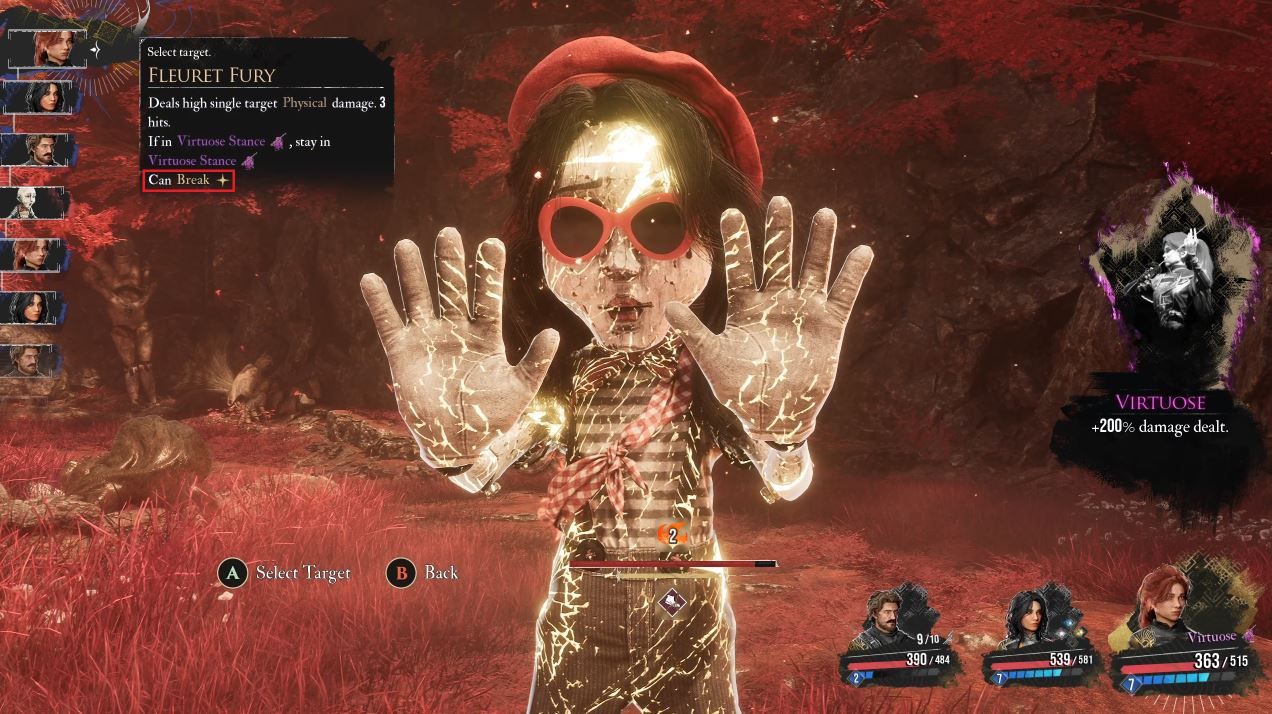Target the Mime enemy with Fleuret Fury

click(x=620, y=330)
